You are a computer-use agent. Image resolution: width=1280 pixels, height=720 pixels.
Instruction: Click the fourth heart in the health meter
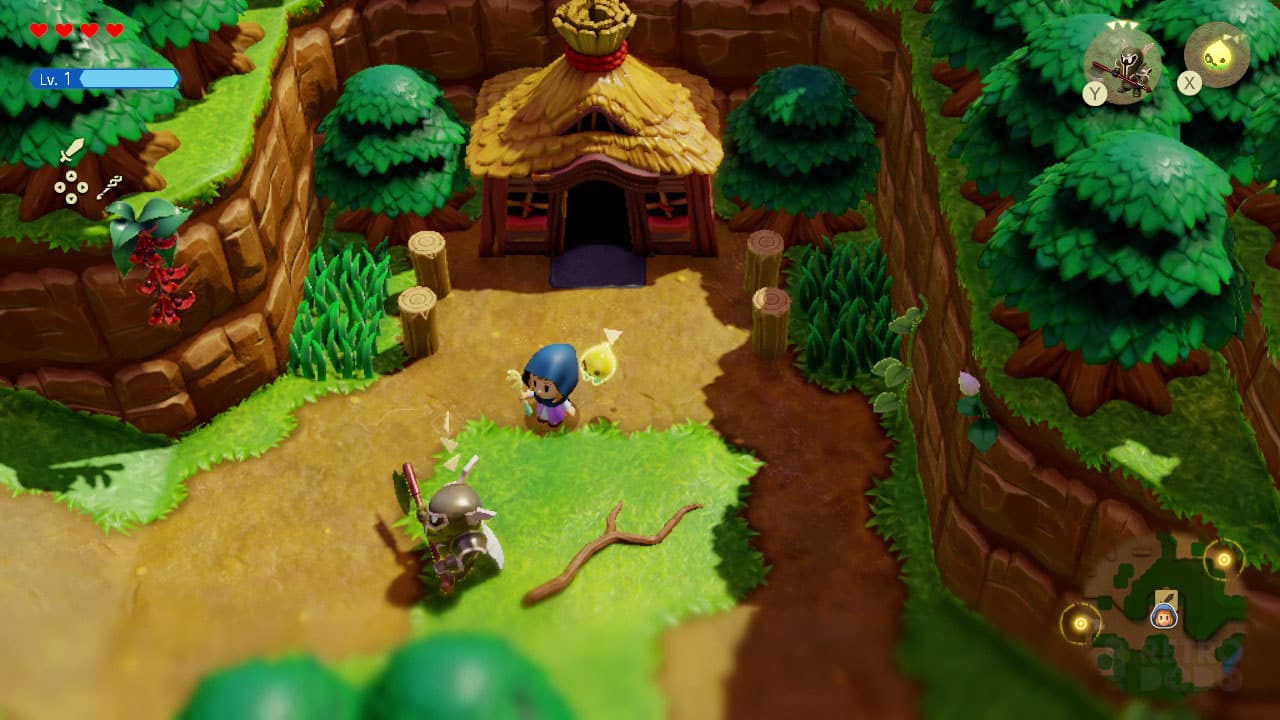pos(113,30)
